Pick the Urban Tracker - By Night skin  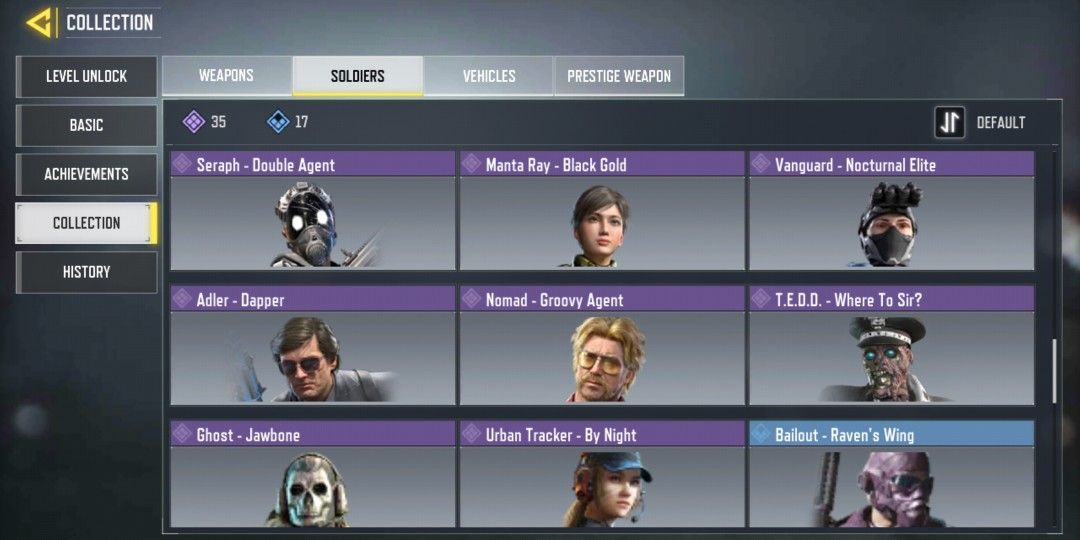(x=601, y=476)
